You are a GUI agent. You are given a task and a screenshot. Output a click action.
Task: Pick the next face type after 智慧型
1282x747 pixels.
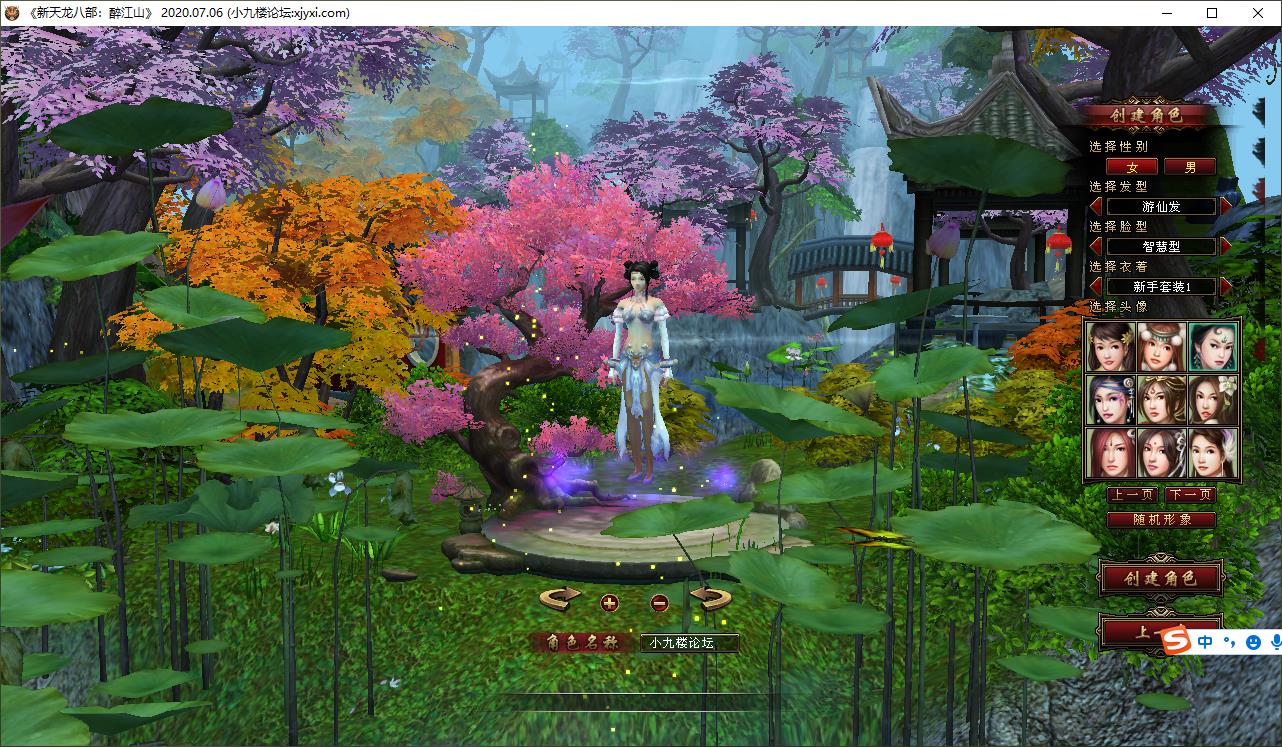pyautogui.click(x=1227, y=246)
